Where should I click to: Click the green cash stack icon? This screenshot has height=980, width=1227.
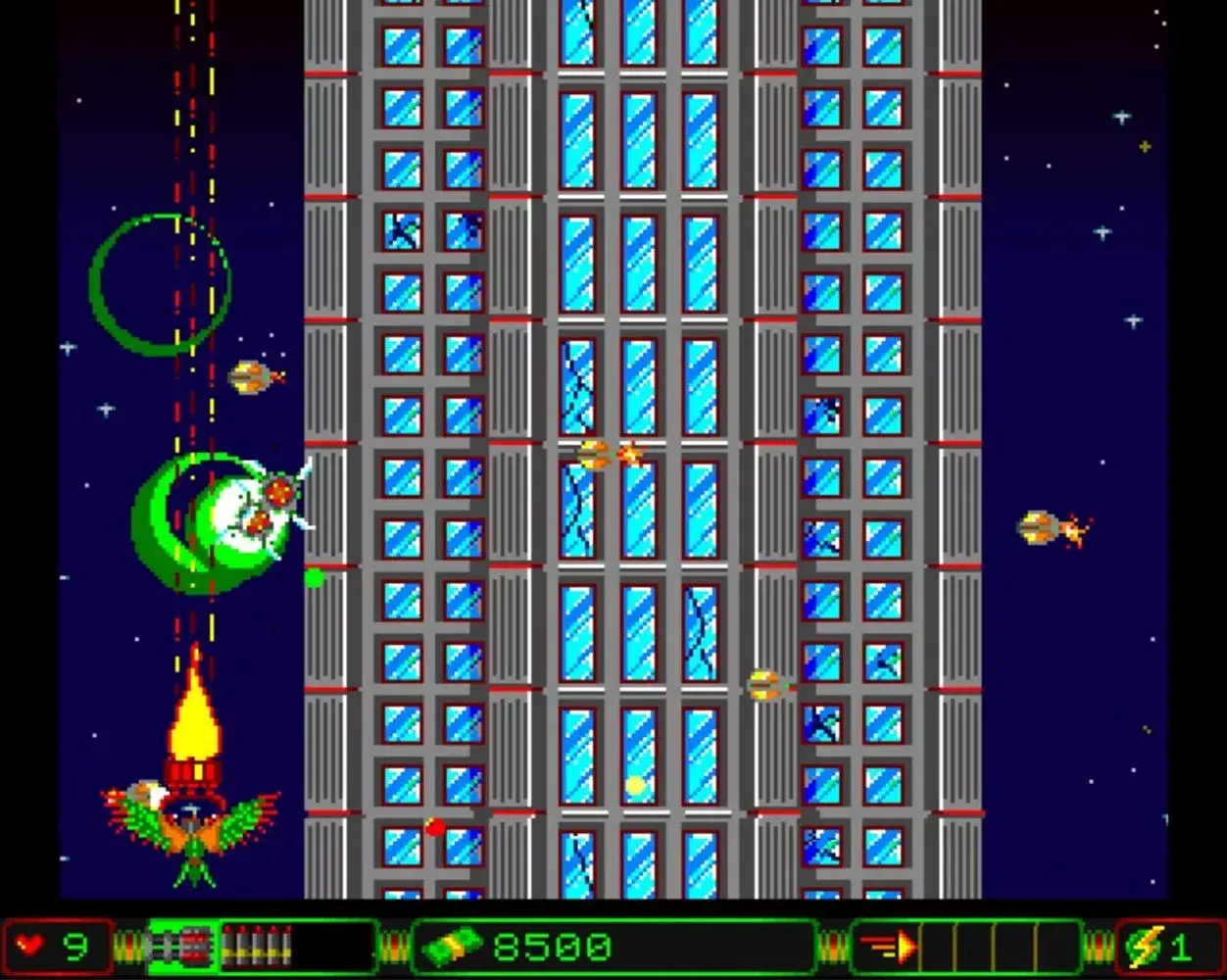coord(452,948)
